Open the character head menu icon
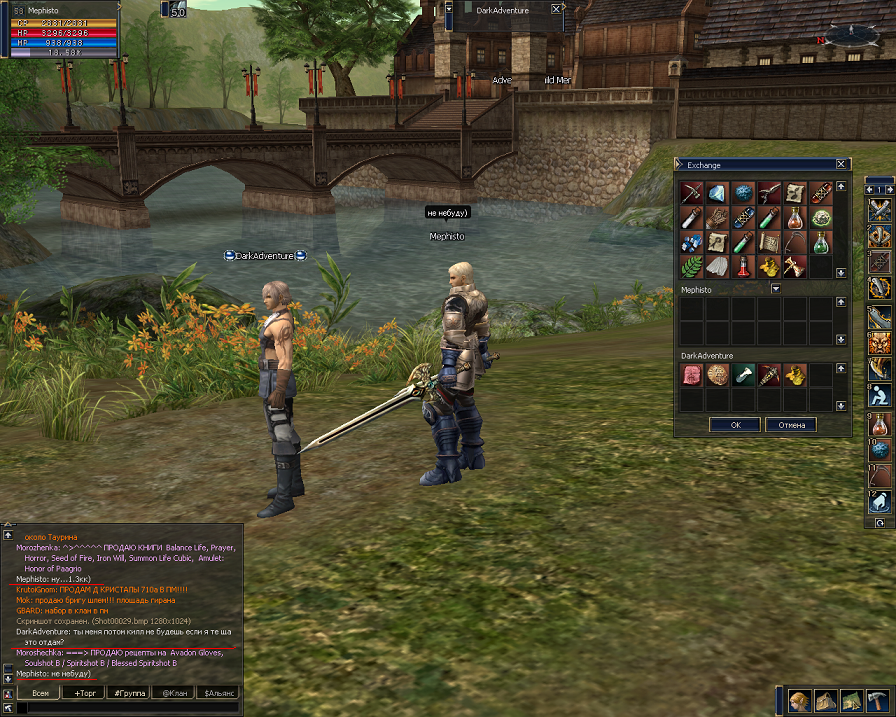The width and height of the screenshot is (896, 717). pyautogui.click(x=799, y=701)
